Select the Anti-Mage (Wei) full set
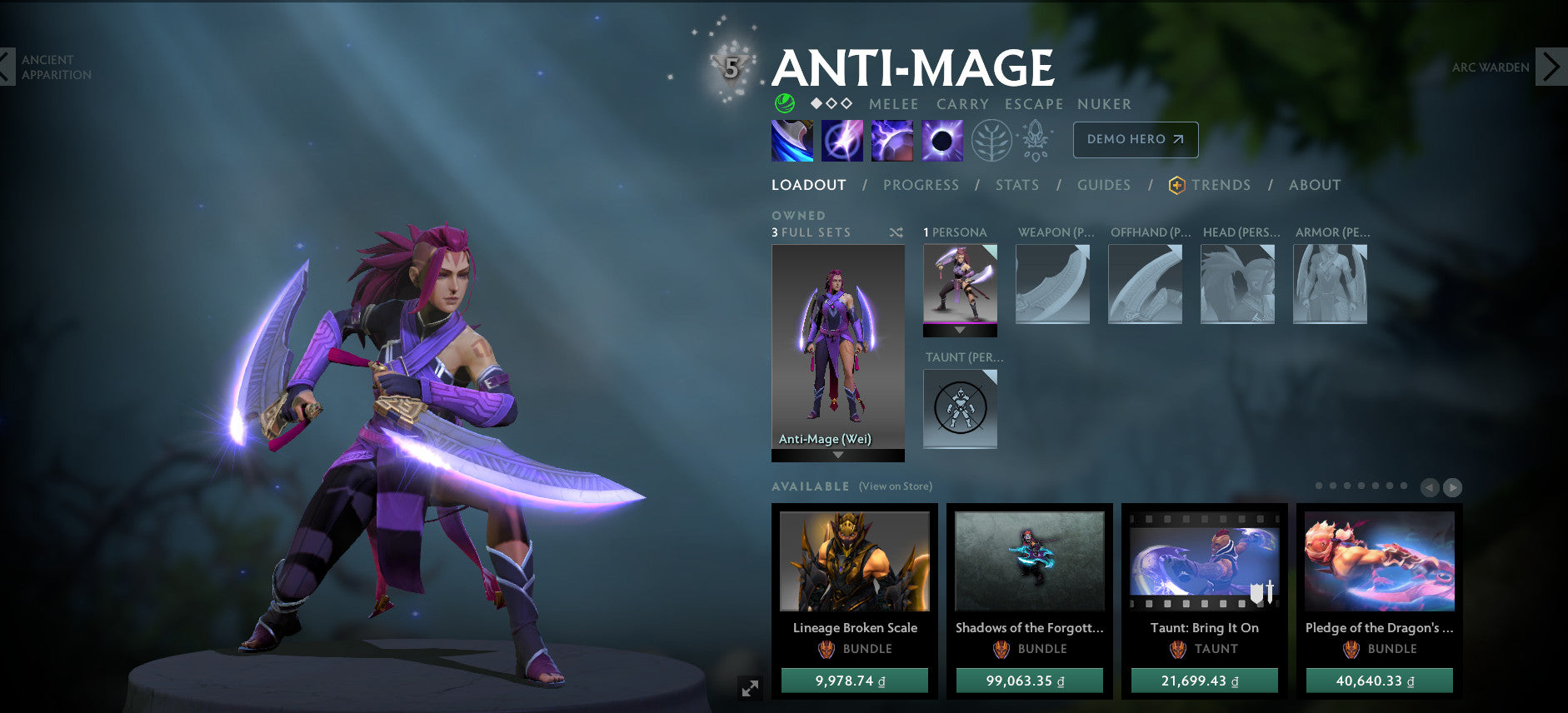The image size is (1568, 713). coord(837,347)
